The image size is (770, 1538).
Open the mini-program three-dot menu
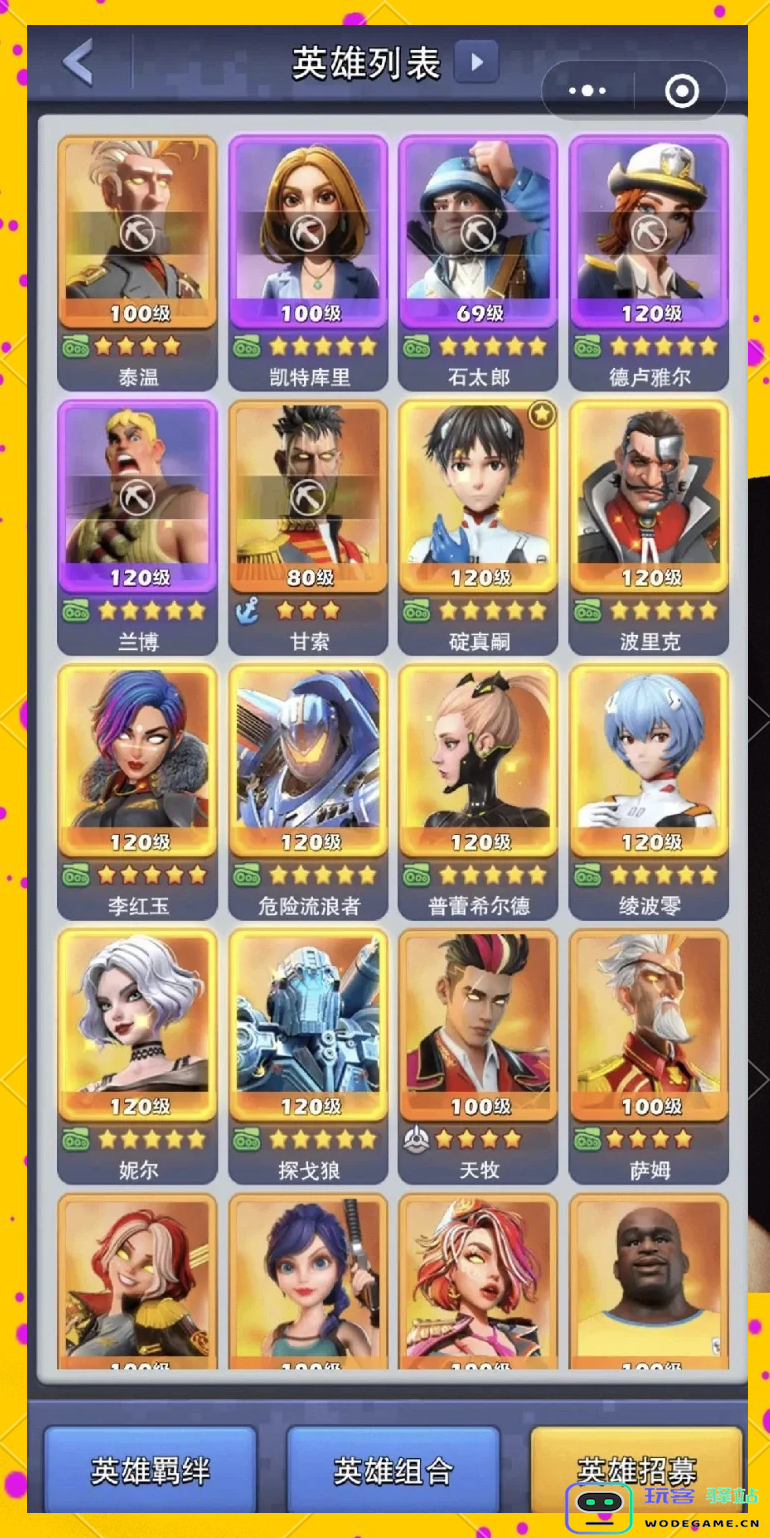[587, 91]
